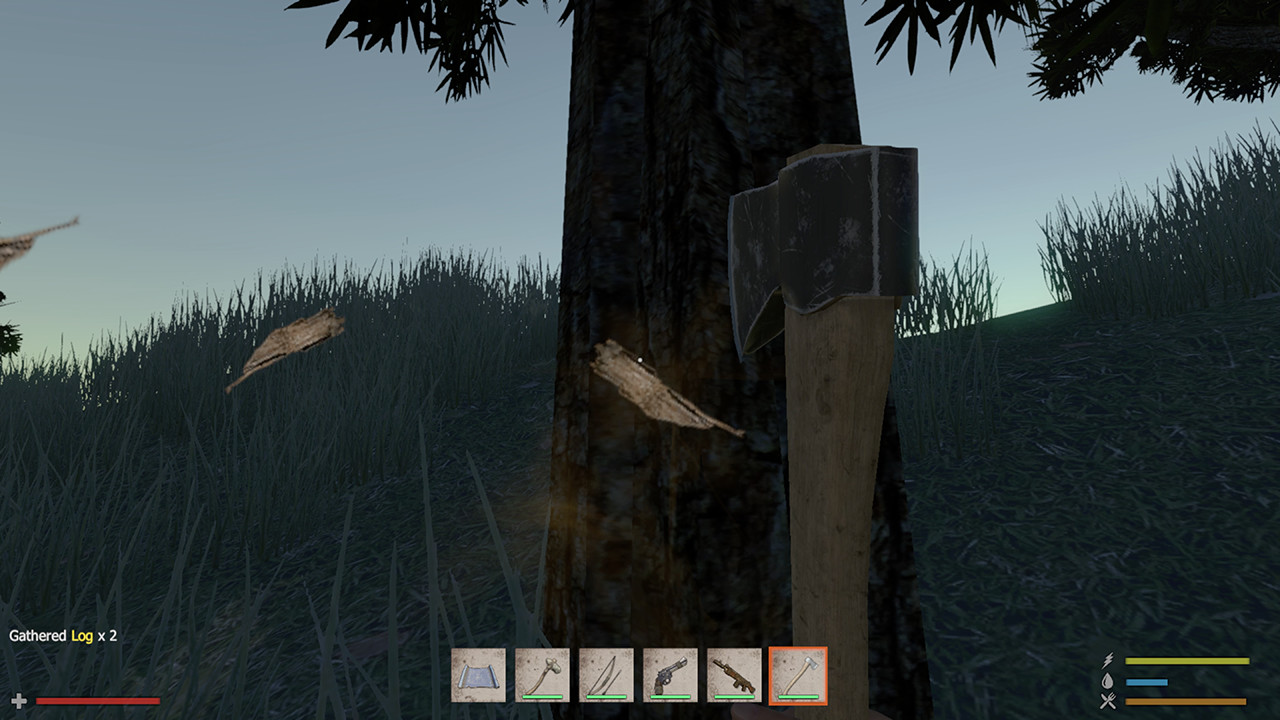Click the lightning energy status icon
Image resolution: width=1280 pixels, height=720 pixels.
(1107, 660)
